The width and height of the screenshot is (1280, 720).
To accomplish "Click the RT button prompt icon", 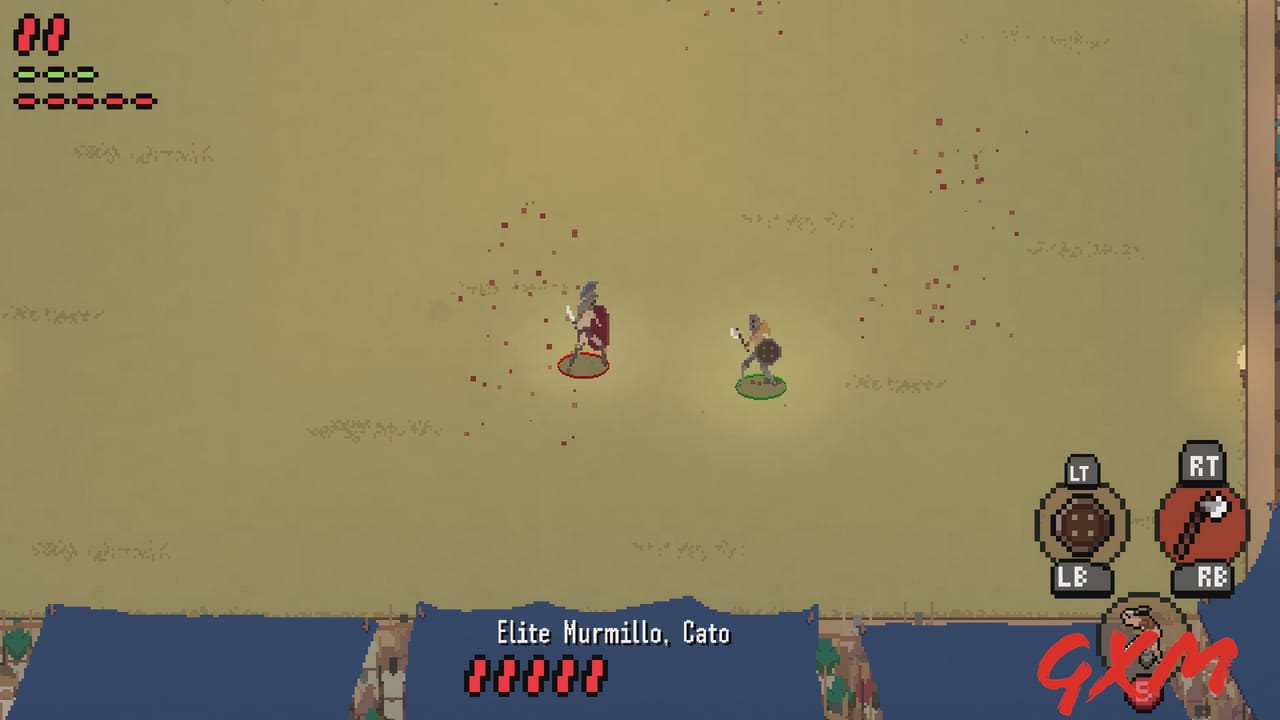I will tap(1204, 464).
